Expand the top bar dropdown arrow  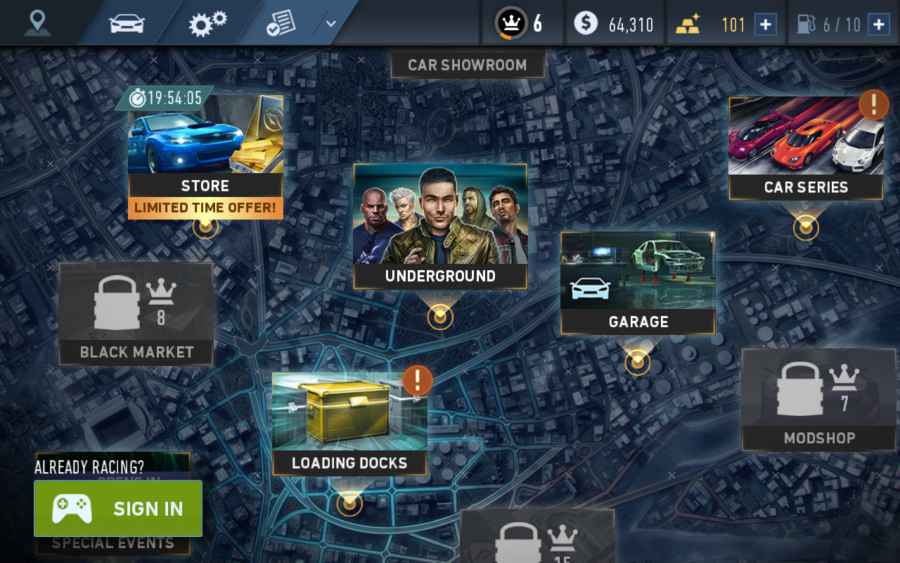[x=331, y=22]
